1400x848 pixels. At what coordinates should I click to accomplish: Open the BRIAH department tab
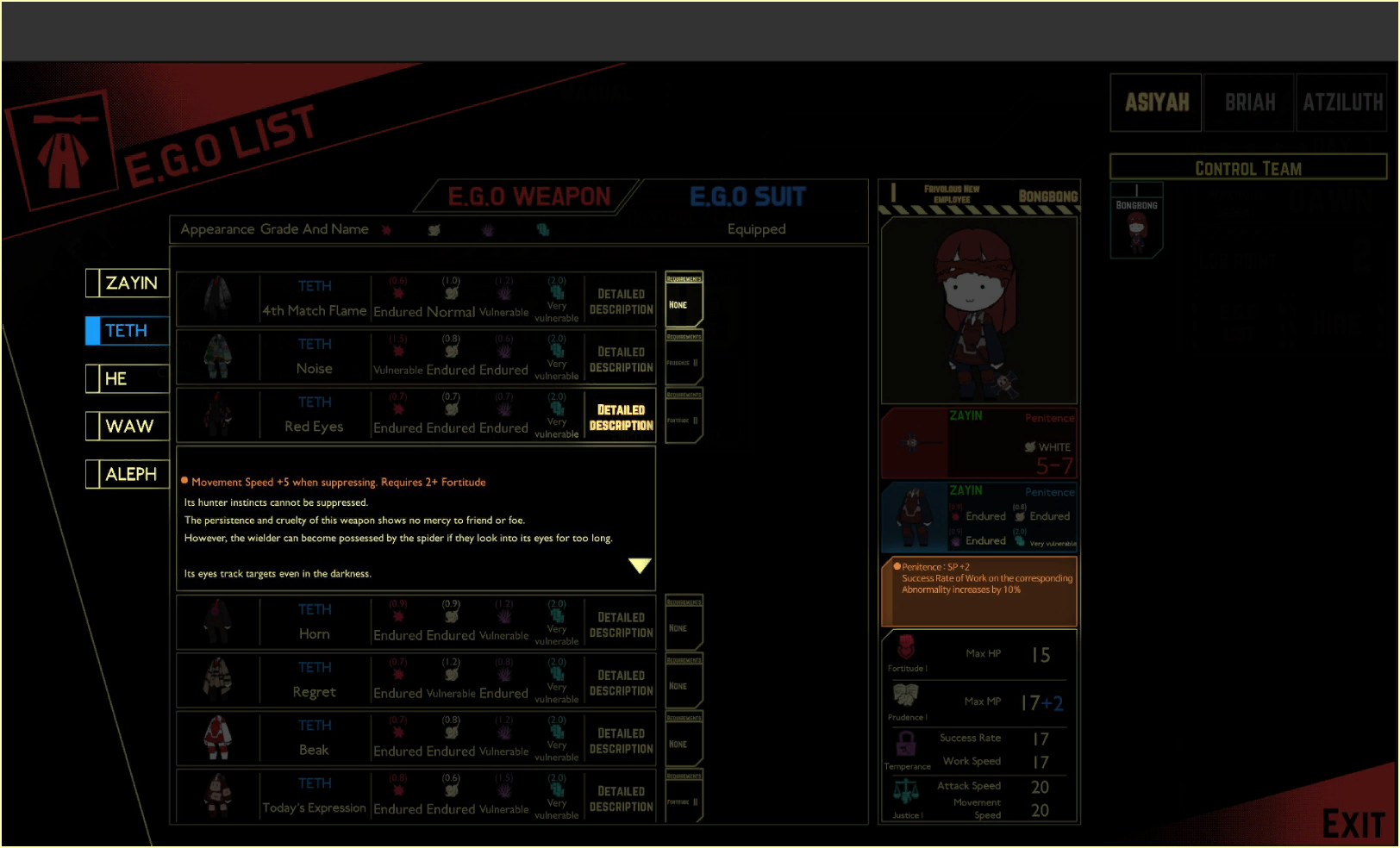click(x=1248, y=102)
